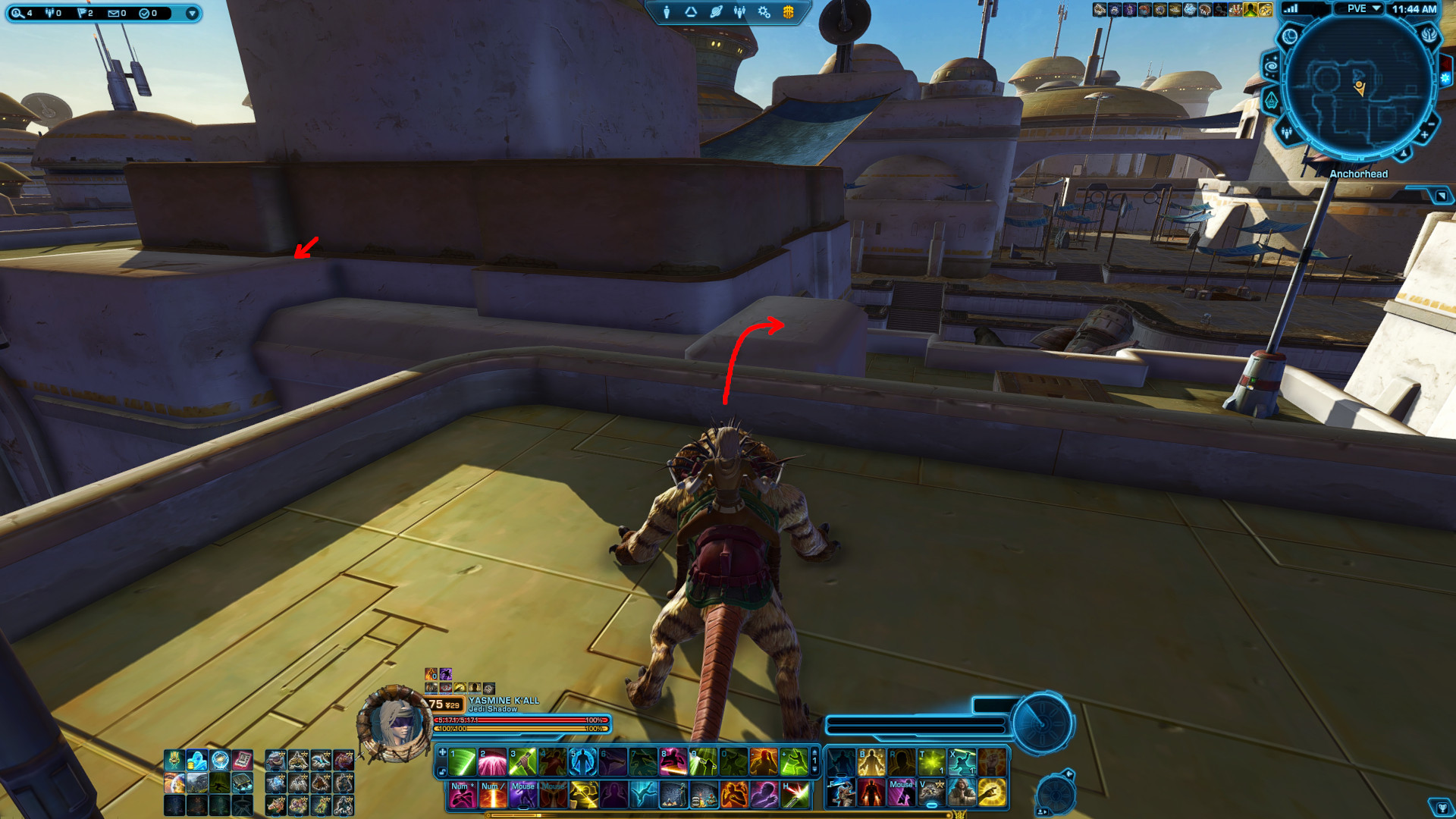This screenshot has width=1456, height=819.
Task: Open the character menu icon in top bar
Action: point(667,12)
